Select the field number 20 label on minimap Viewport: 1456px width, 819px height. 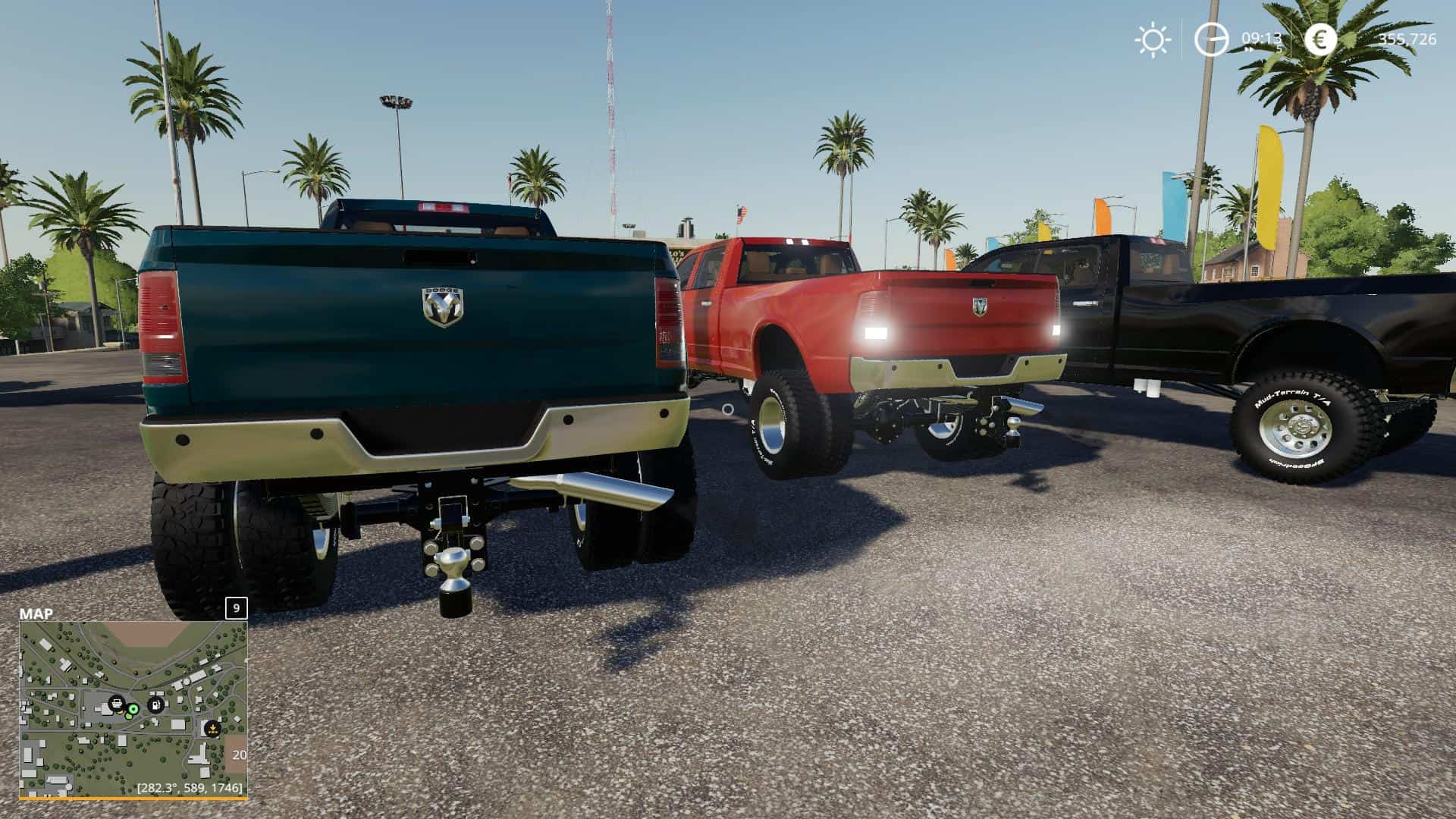(240, 755)
